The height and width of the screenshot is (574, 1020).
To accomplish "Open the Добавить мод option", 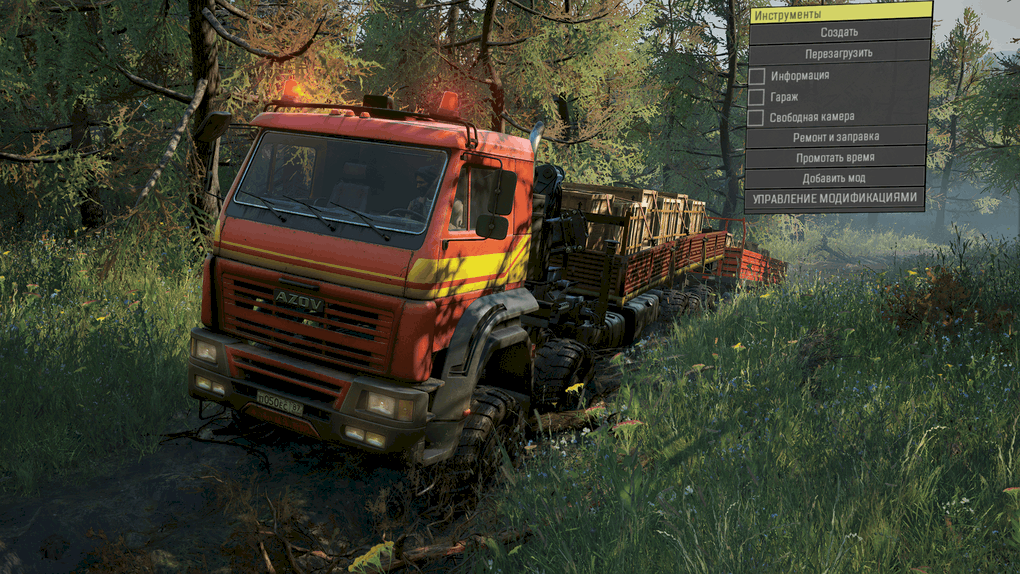I will pyautogui.click(x=836, y=178).
